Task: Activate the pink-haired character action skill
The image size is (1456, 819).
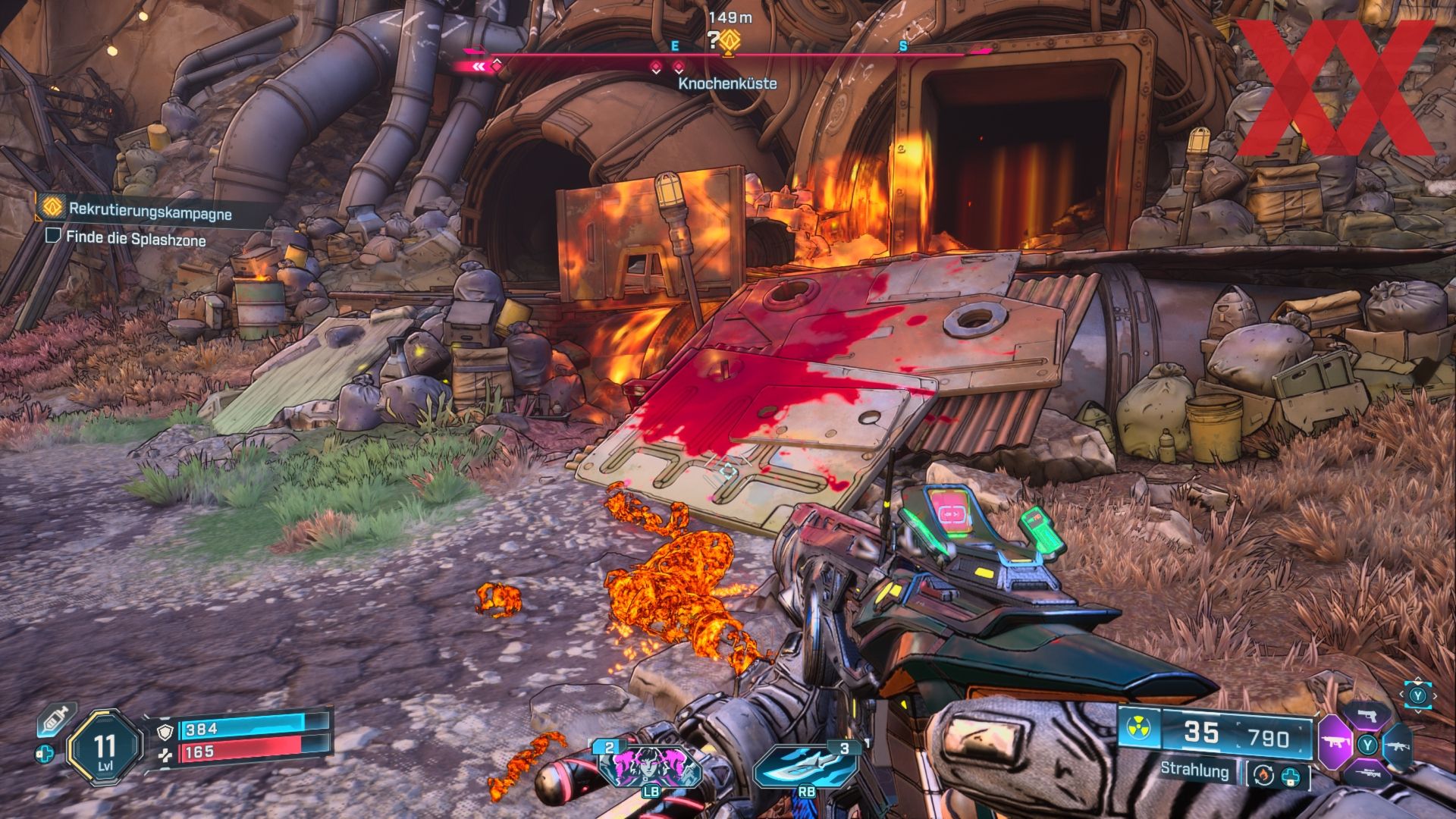Action: coord(650,767)
